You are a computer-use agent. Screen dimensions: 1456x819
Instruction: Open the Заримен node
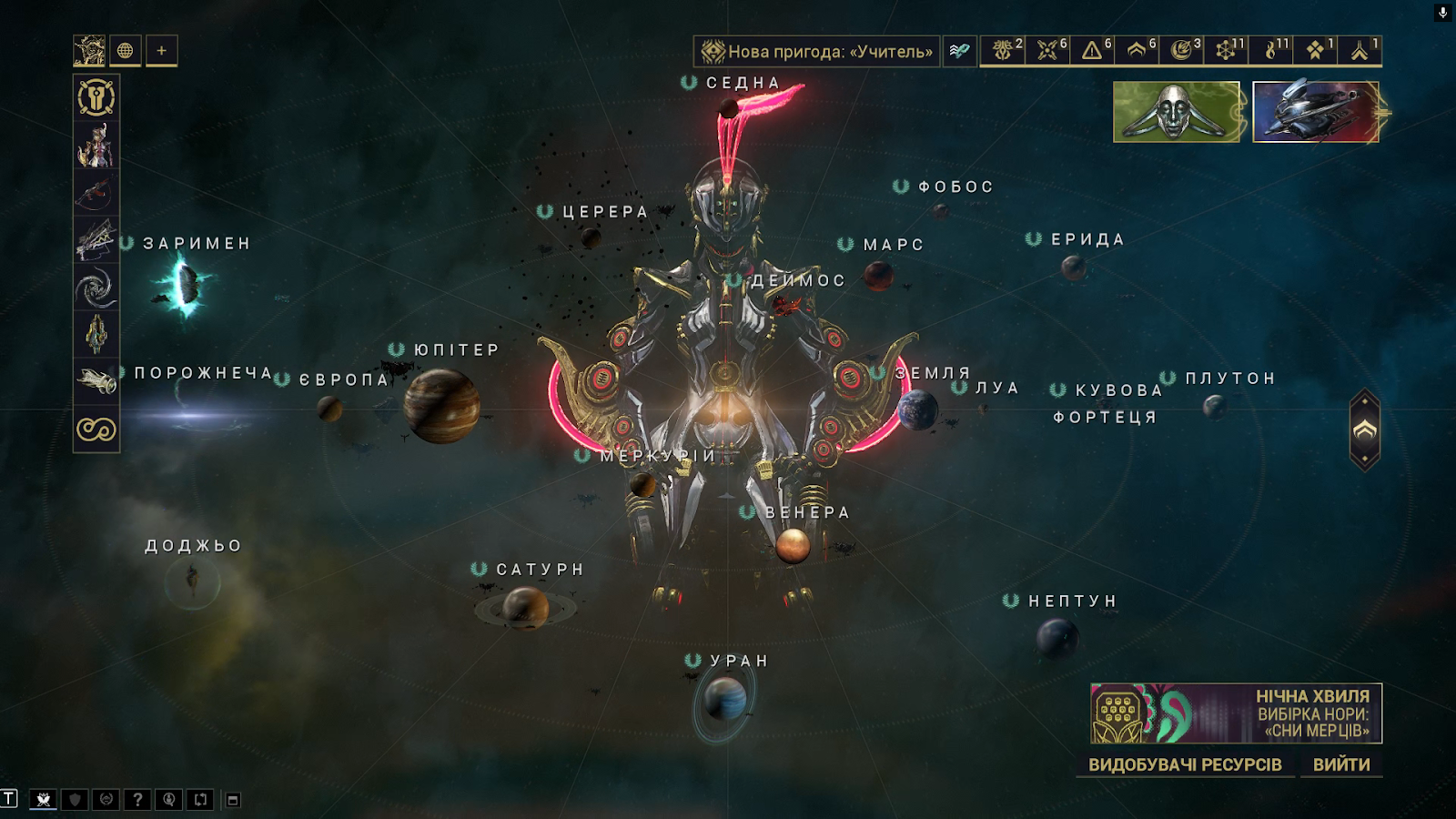[x=186, y=285]
